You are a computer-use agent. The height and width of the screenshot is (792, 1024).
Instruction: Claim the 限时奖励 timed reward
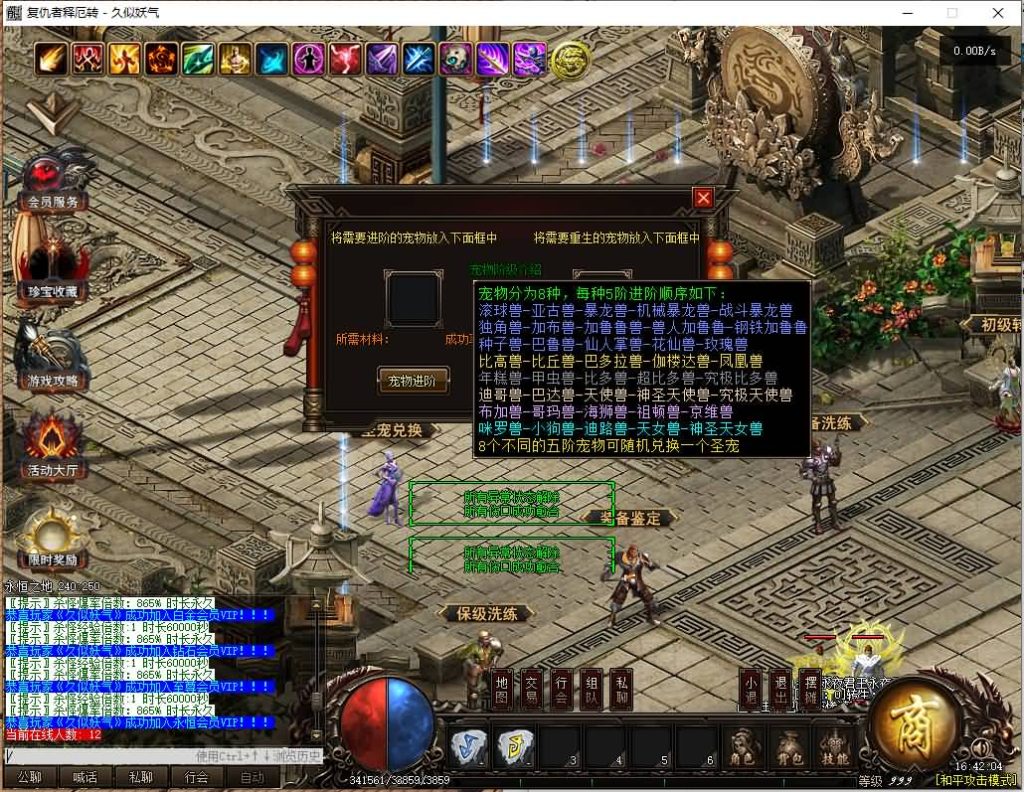click(x=52, y=535)
